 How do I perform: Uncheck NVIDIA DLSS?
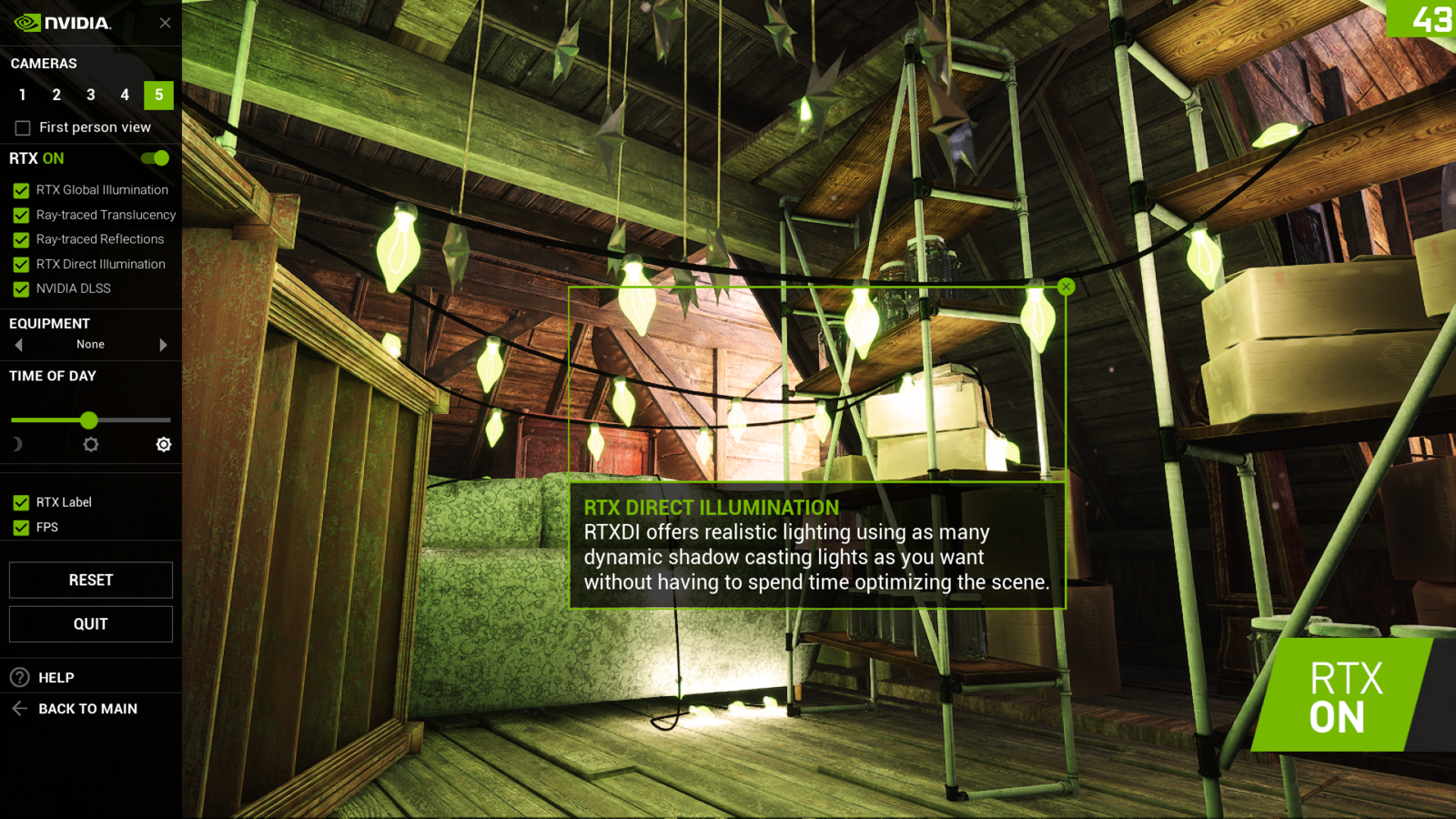click(21, 288)
